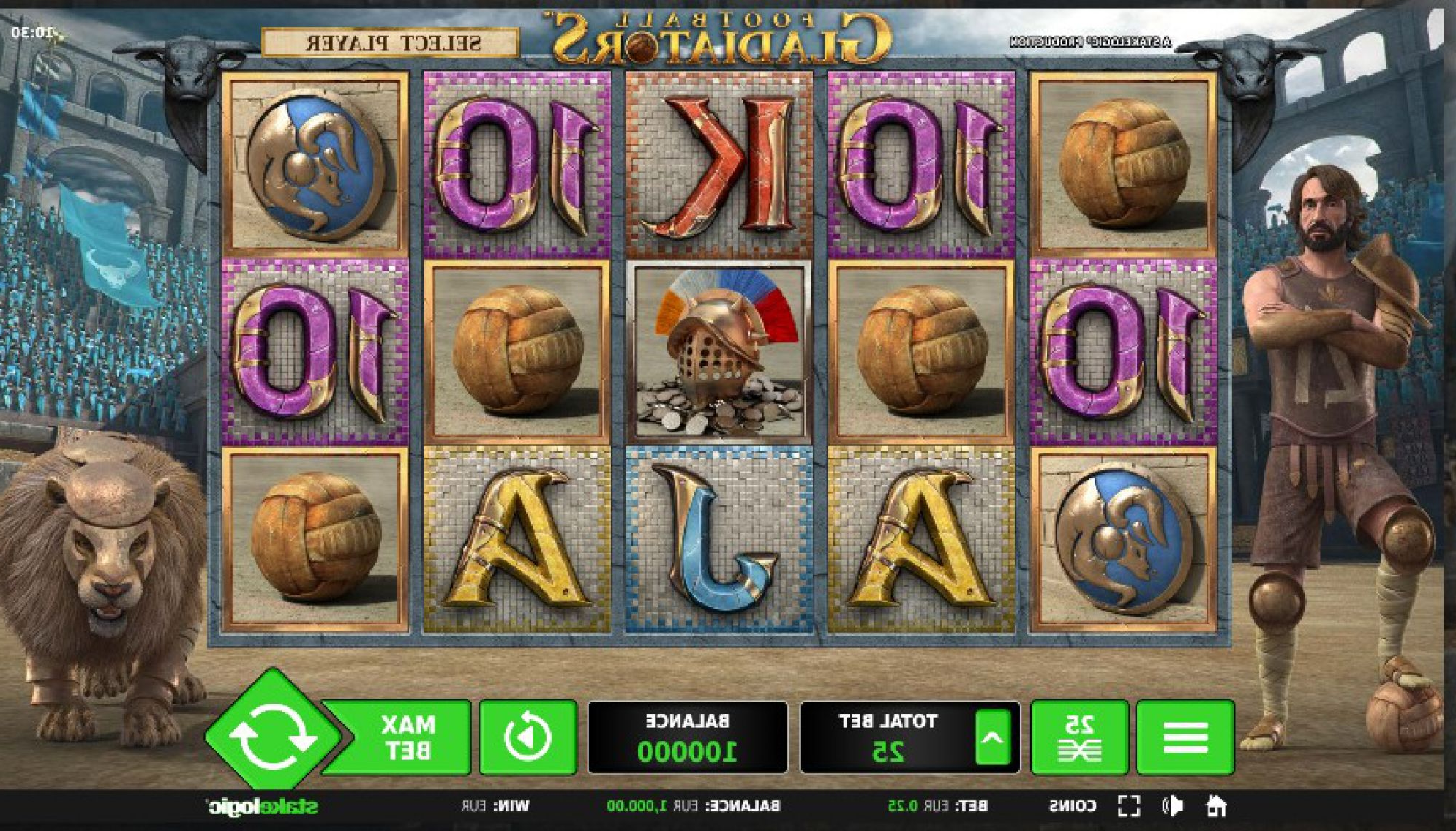The width and height of the screenshot is (1456, 831).
Task: Enter fullscreen mode via the bracket icon
Action: pos(1129,806)
